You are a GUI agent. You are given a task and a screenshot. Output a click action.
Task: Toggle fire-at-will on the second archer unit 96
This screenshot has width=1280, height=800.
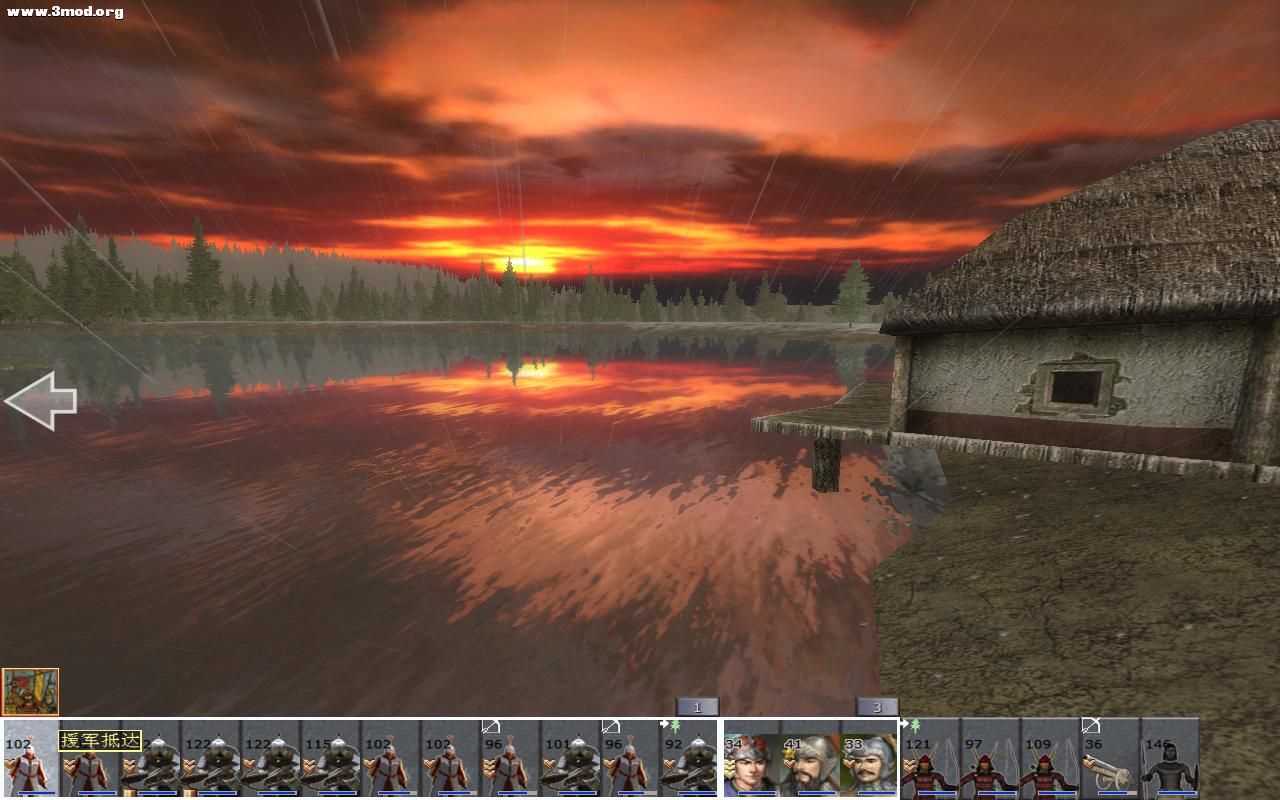pyautogui.click(x=610, y=724)
